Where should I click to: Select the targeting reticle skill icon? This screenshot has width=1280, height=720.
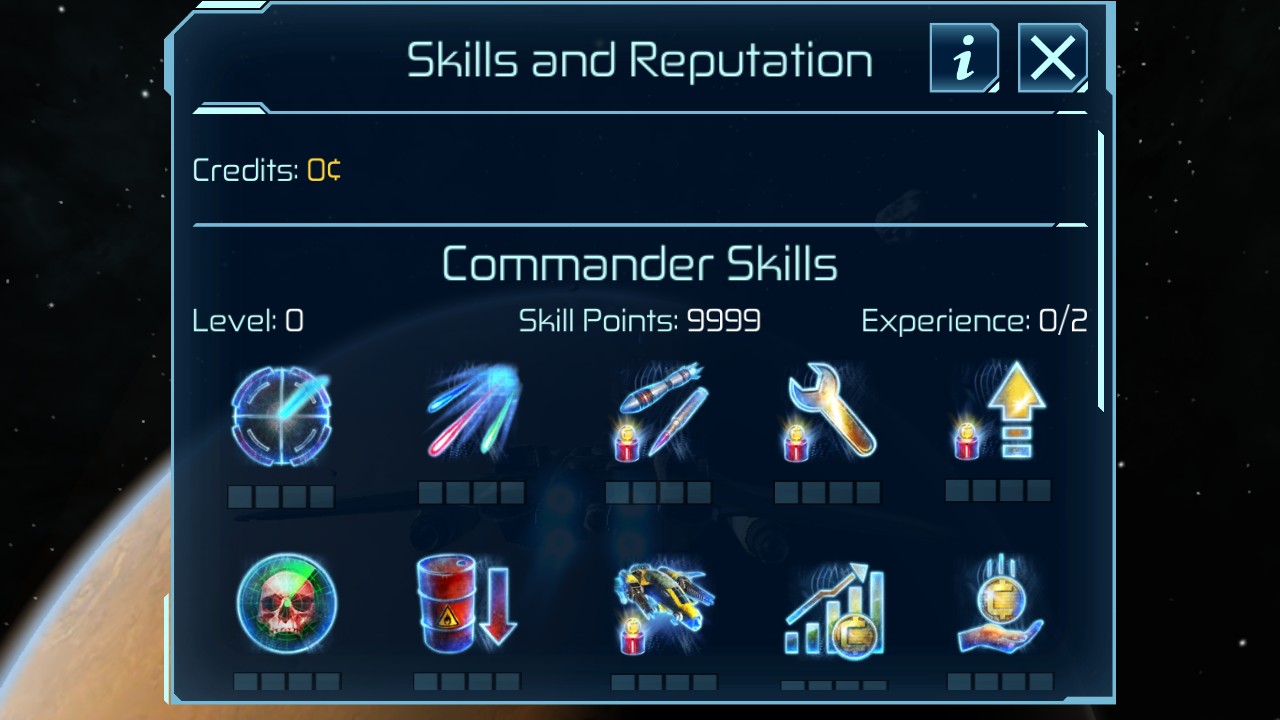[281, 416]
